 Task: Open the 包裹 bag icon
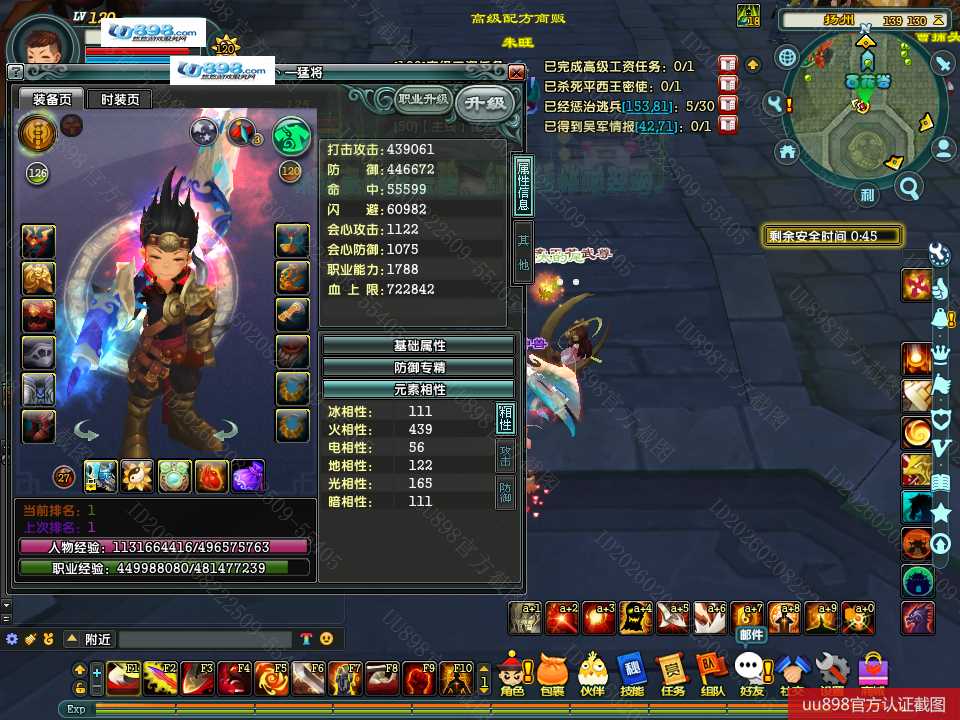(552, 673)
